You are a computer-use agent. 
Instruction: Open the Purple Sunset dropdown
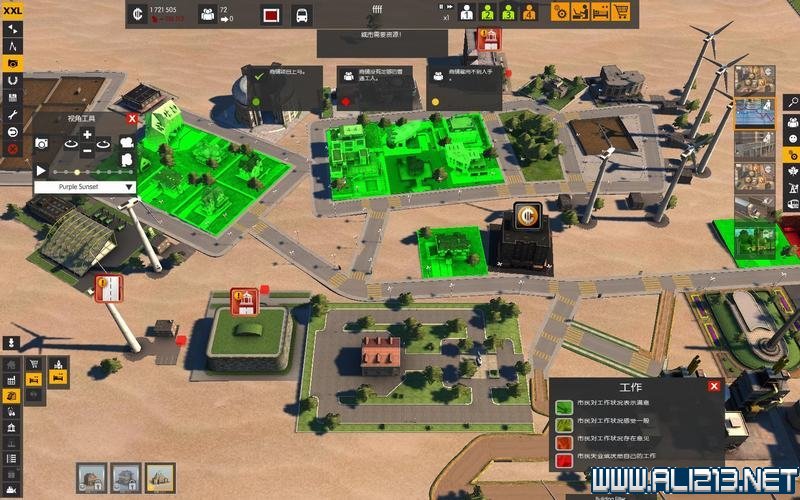click(85, 186)
